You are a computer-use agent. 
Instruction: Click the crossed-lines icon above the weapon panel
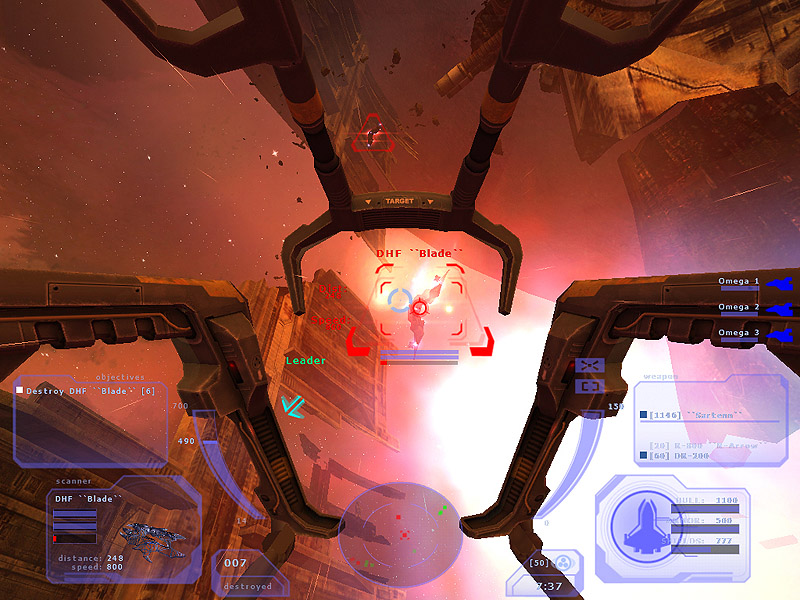(x=589, y=365)
